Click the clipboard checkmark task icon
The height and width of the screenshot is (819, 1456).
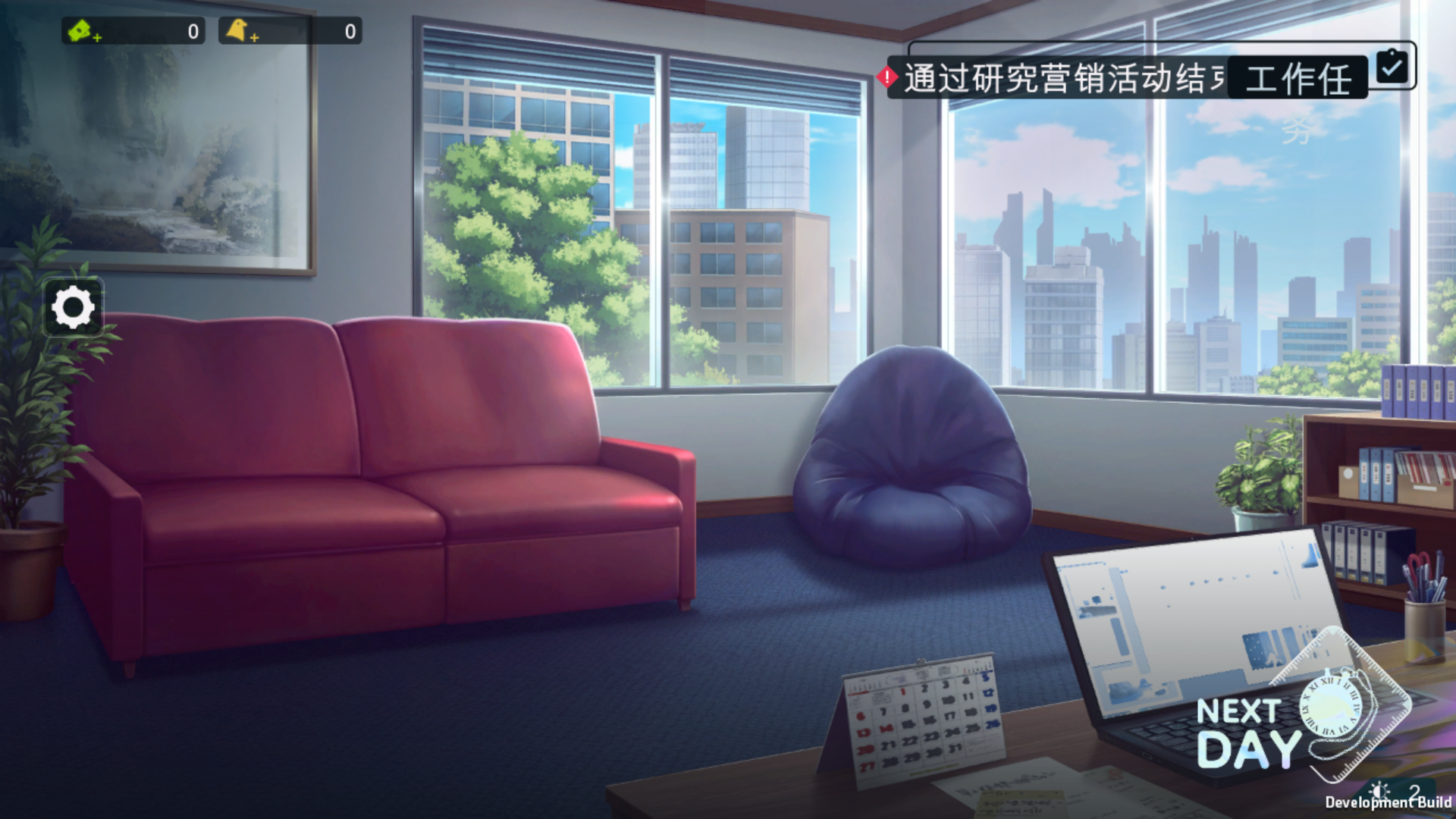point(1391,67)
